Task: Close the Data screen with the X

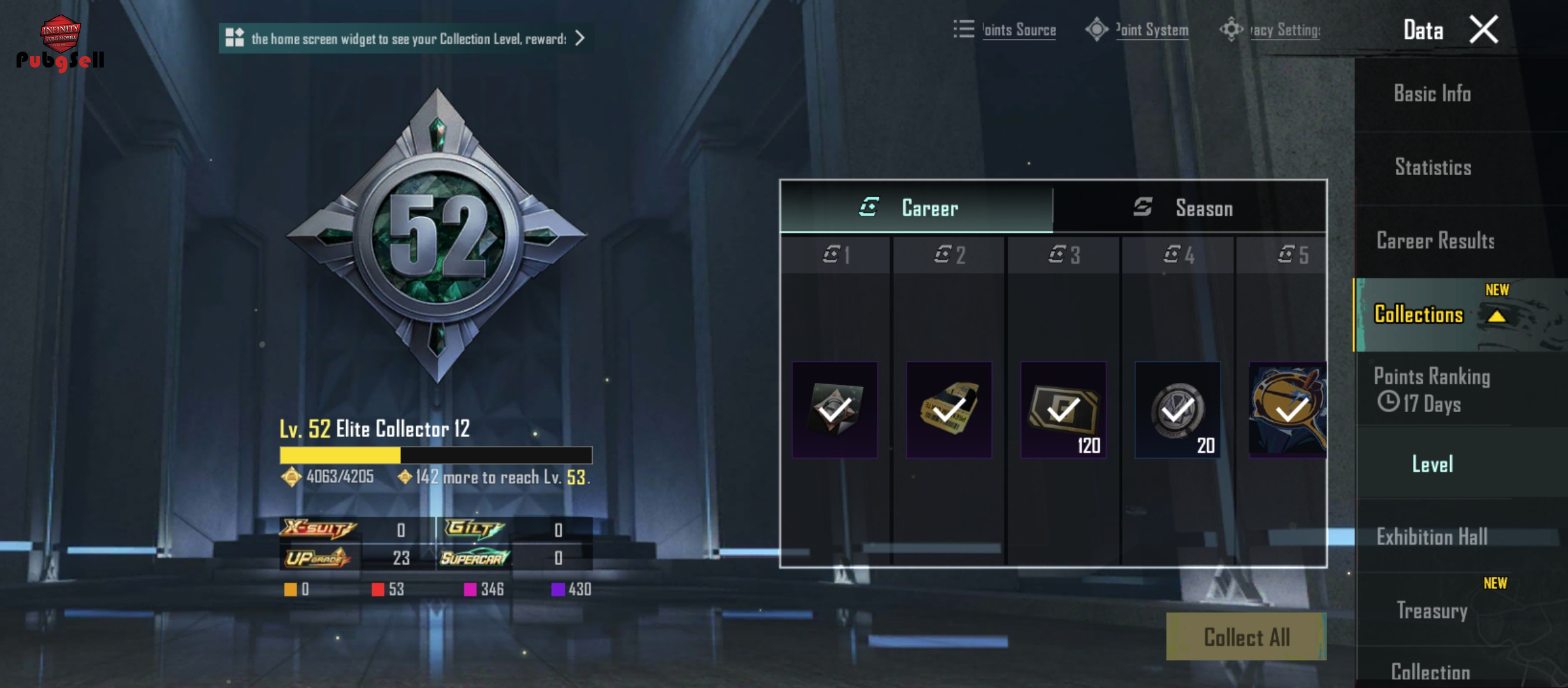Action: 1484,30
